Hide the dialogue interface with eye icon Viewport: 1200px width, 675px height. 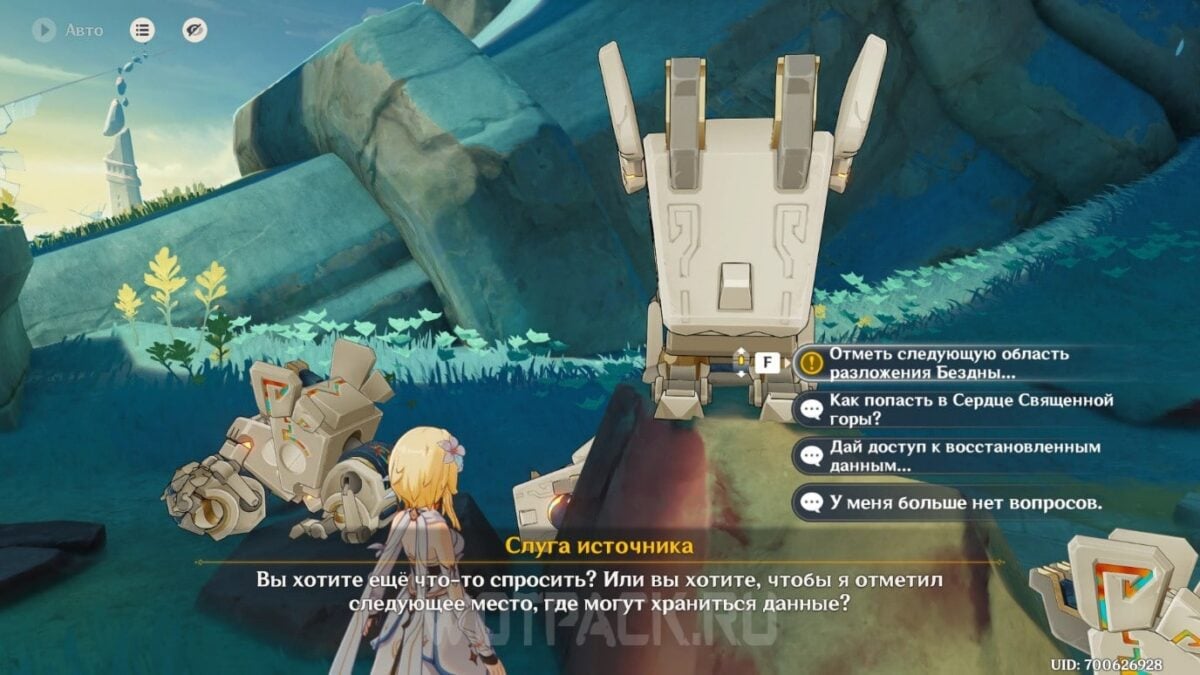pos(195,30)
